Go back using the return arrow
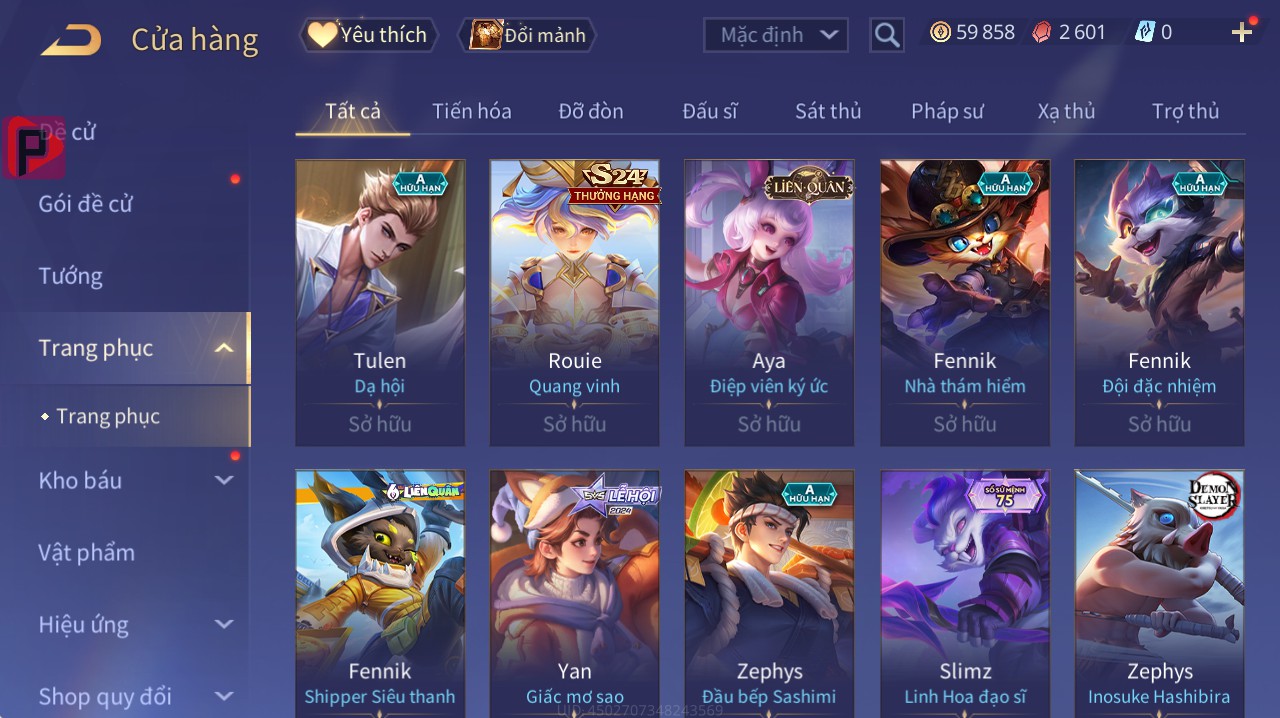The image size is (1280, 718). click(x=71, y=40)
